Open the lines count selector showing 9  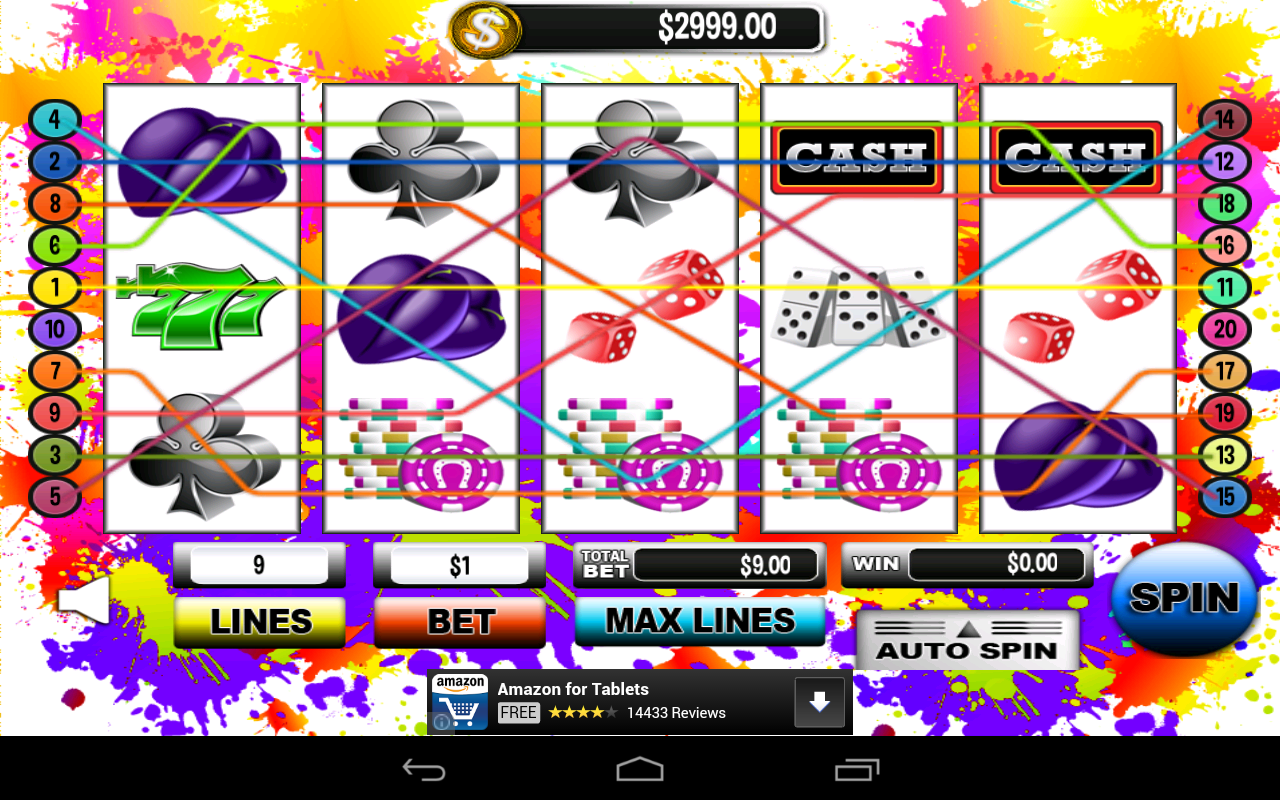(x=259, y=564)
